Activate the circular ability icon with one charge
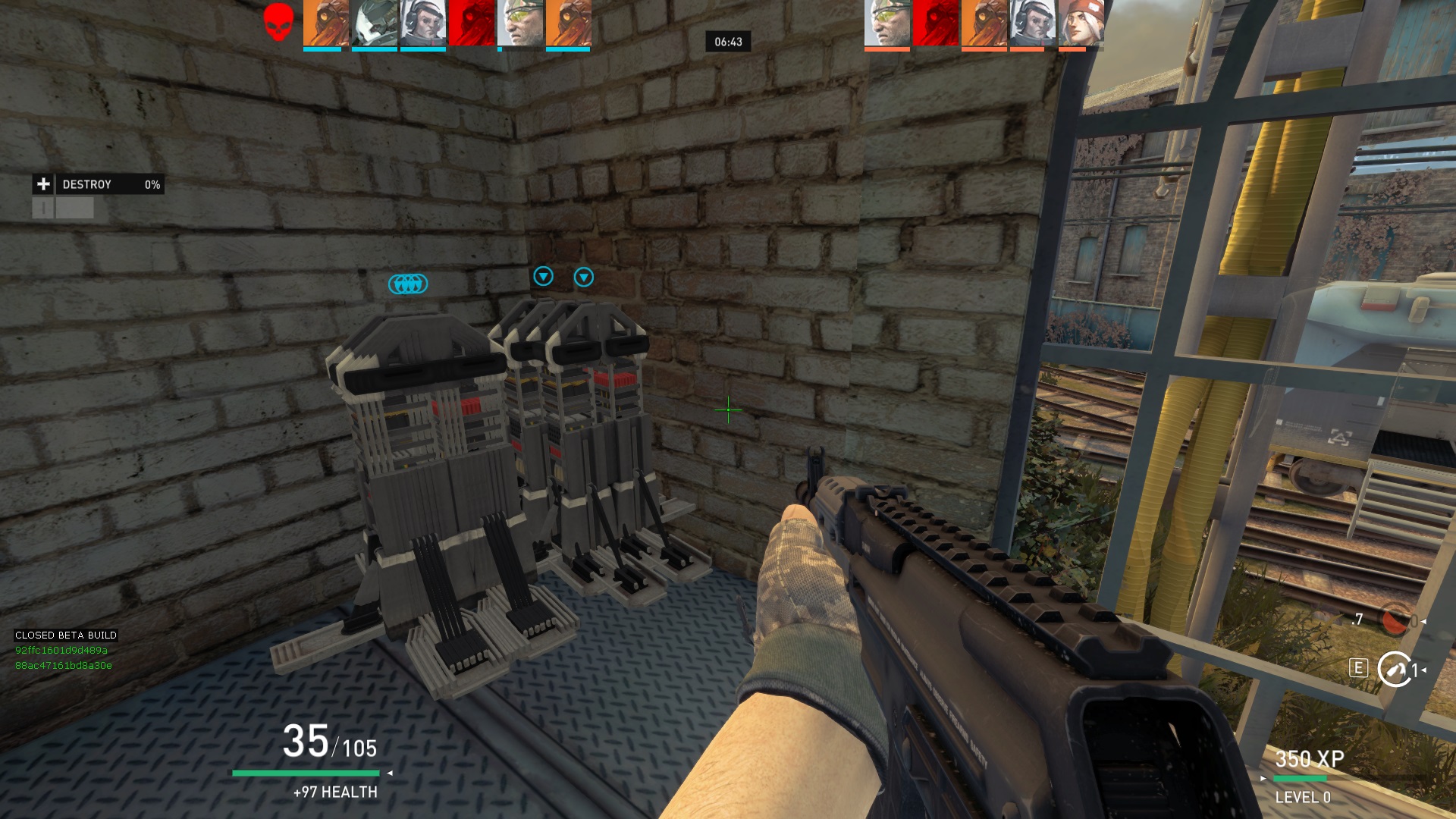 (x=1394, y=669)
